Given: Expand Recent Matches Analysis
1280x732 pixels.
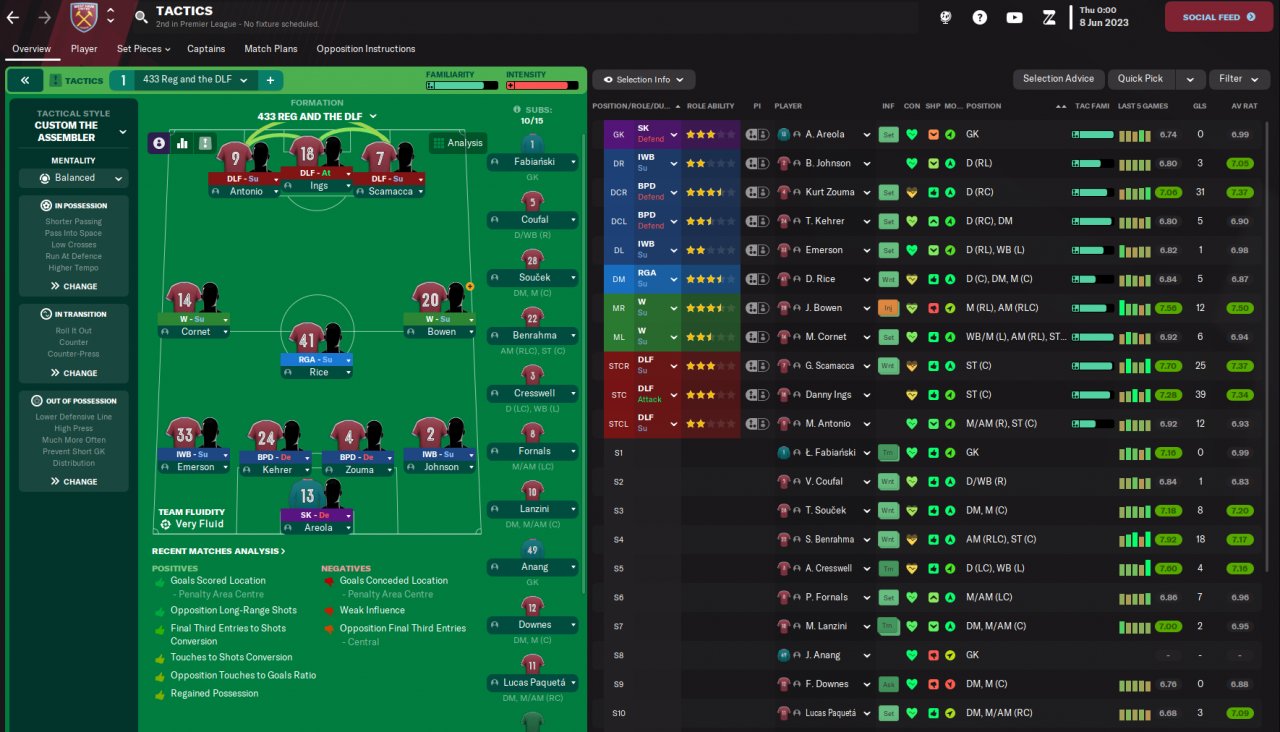Looking at the screenshot, I should tap(218, 551).
